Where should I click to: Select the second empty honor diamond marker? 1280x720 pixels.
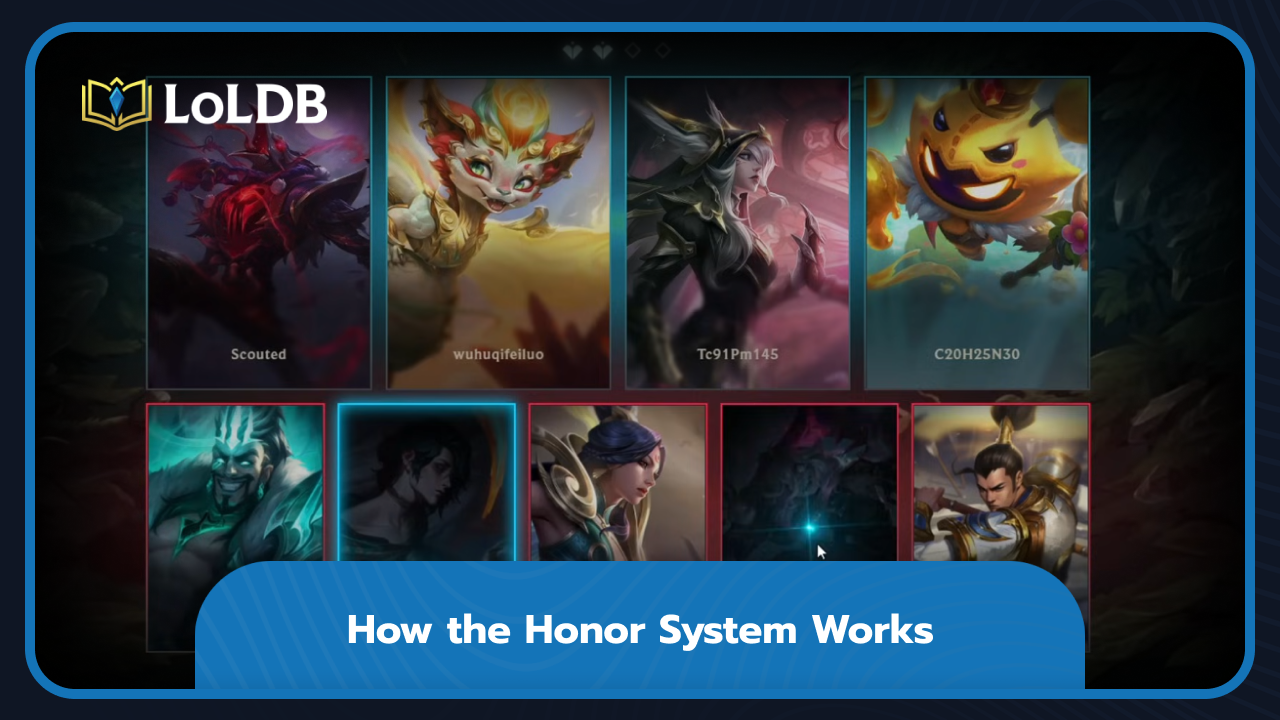[661, 49]
